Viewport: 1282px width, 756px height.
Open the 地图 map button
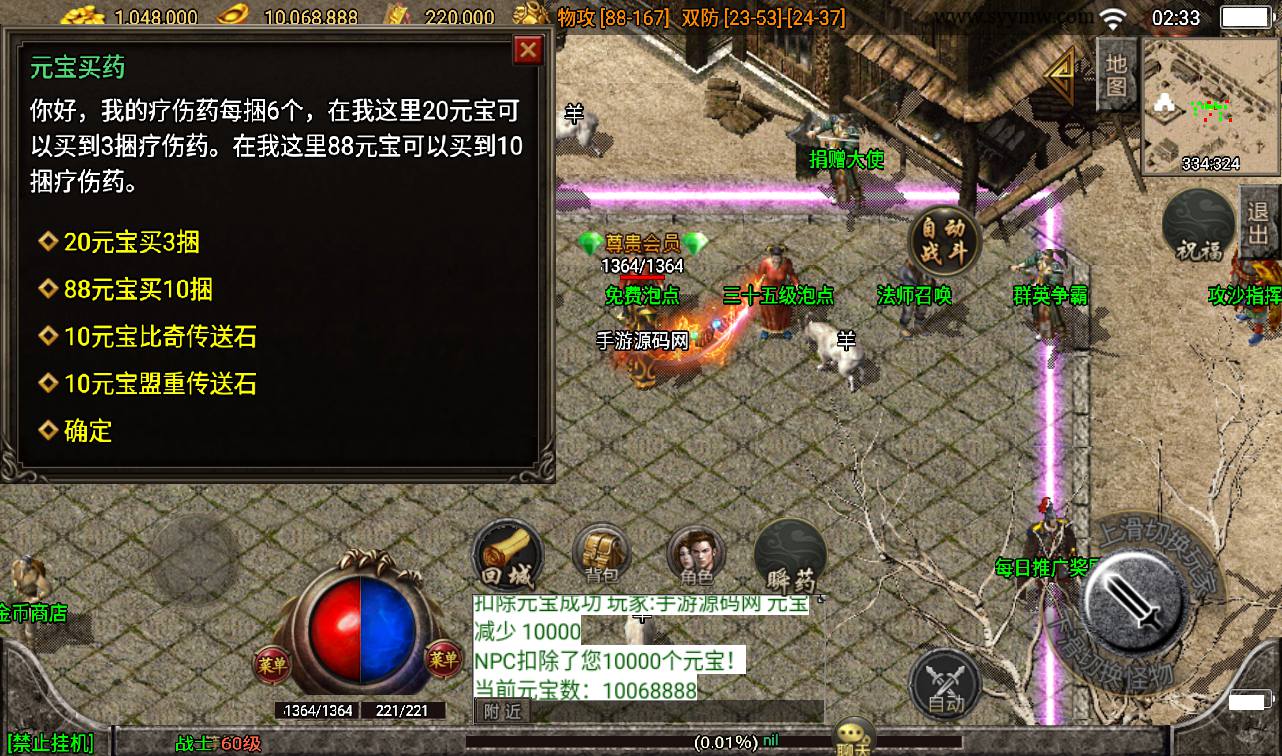click(1117, 74)
